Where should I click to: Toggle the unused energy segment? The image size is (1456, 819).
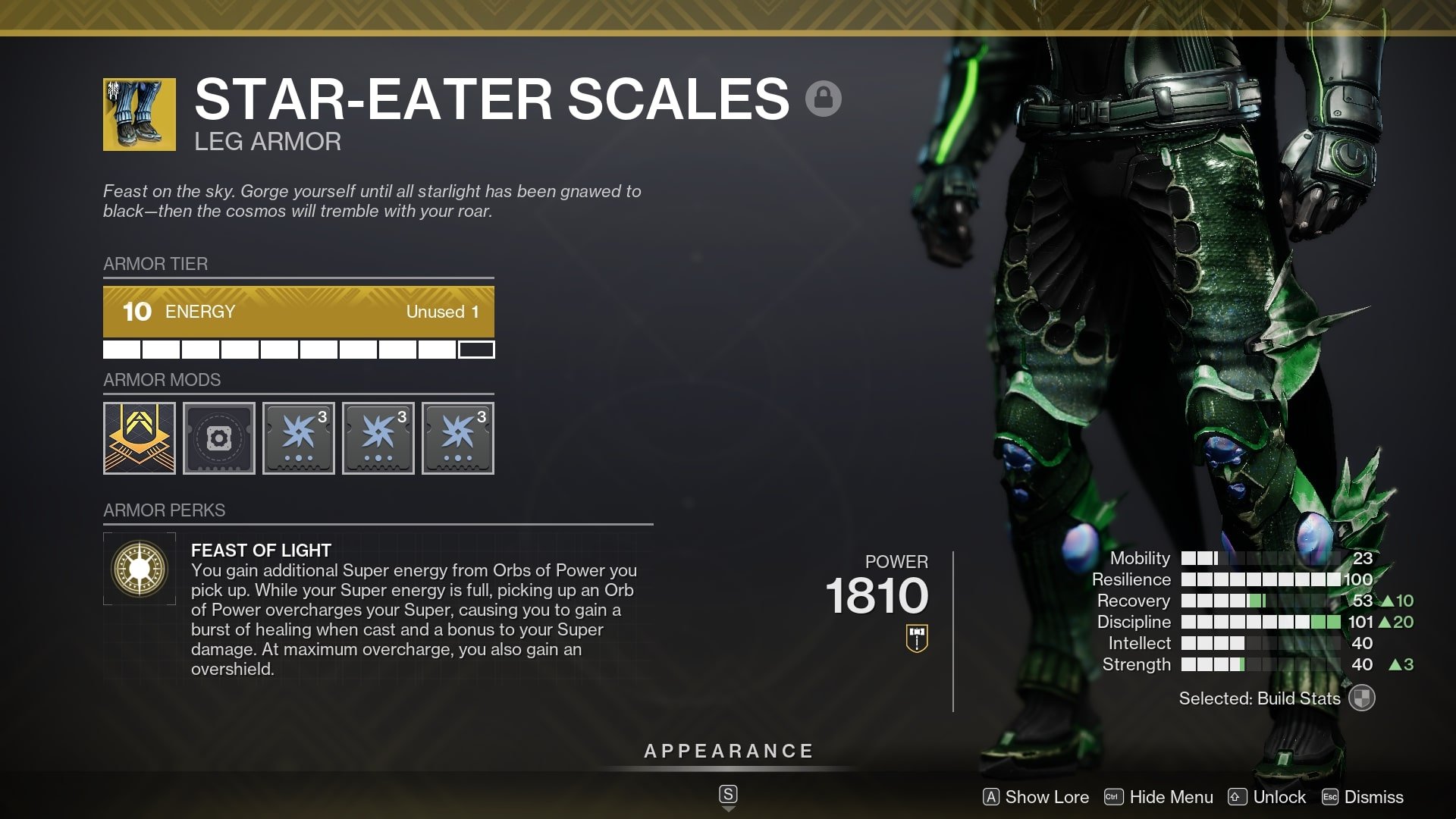[x=478, y=350]
